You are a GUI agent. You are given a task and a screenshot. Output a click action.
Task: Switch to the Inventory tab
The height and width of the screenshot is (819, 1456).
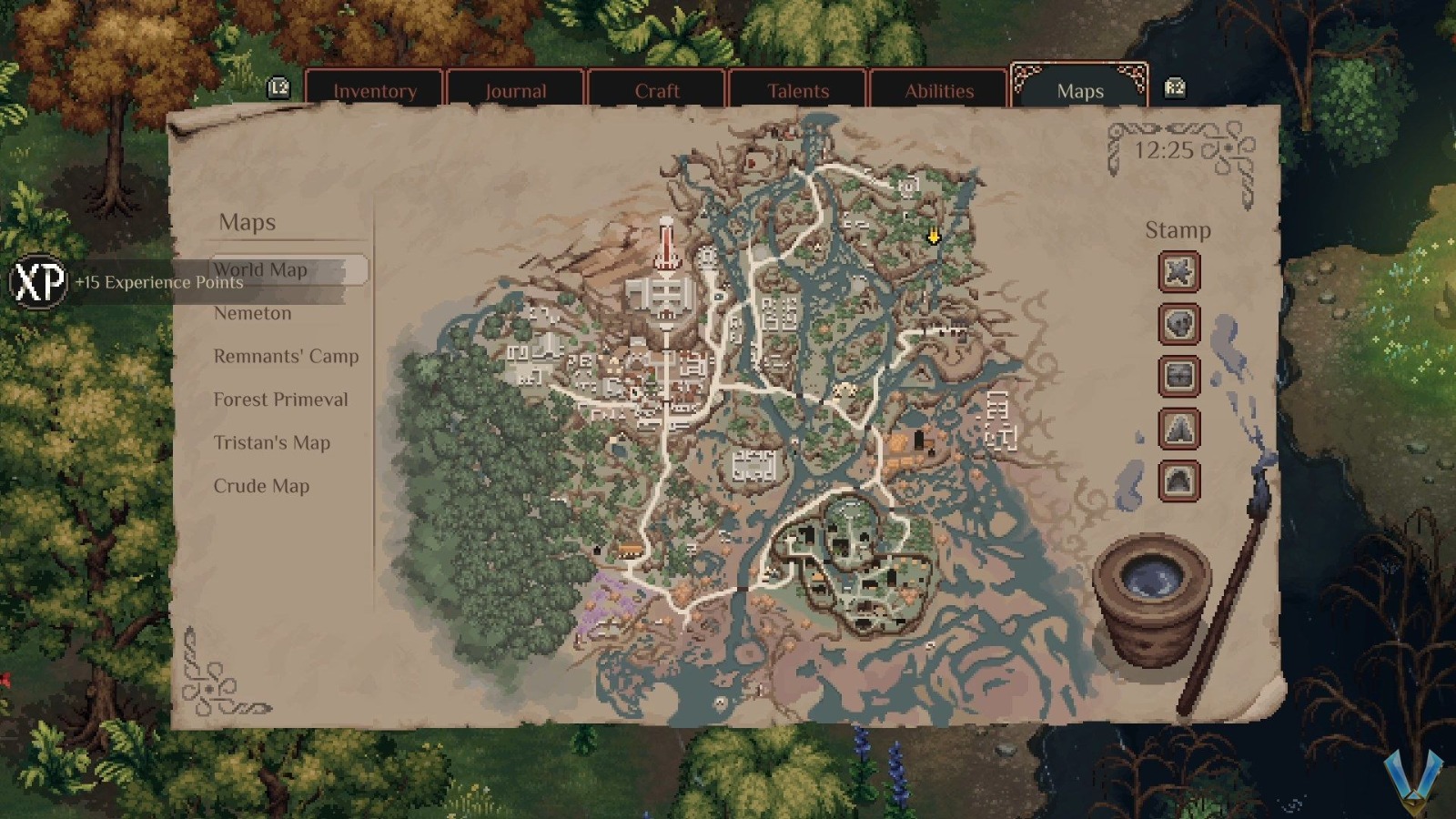tap(375, 90)
